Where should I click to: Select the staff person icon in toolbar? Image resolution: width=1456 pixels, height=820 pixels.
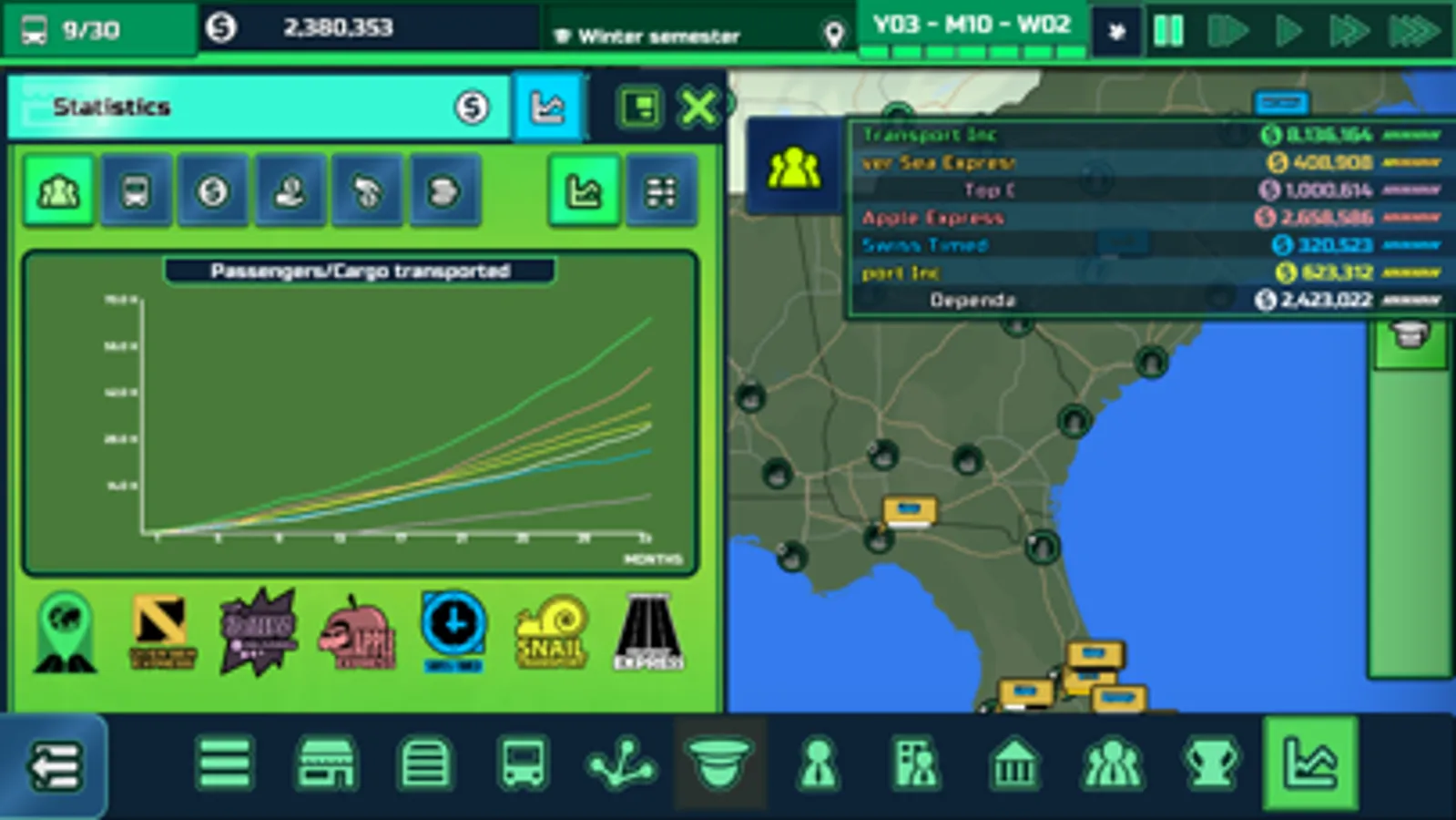[818, 765]
